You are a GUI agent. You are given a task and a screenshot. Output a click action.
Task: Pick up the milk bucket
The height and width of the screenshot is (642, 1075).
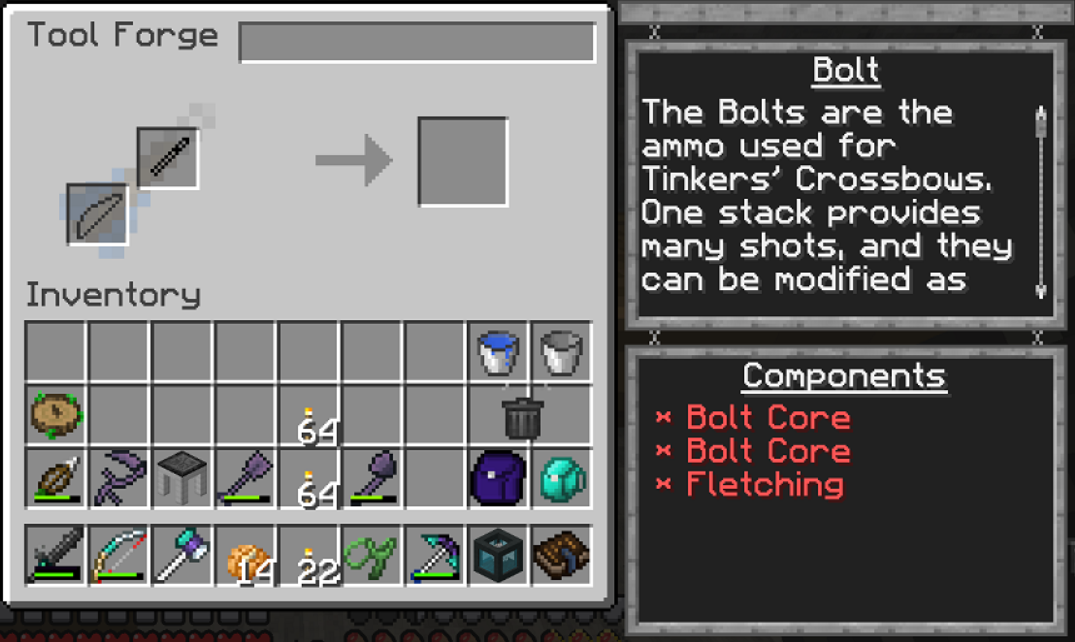pyautogui.click(x=561, y=352)
